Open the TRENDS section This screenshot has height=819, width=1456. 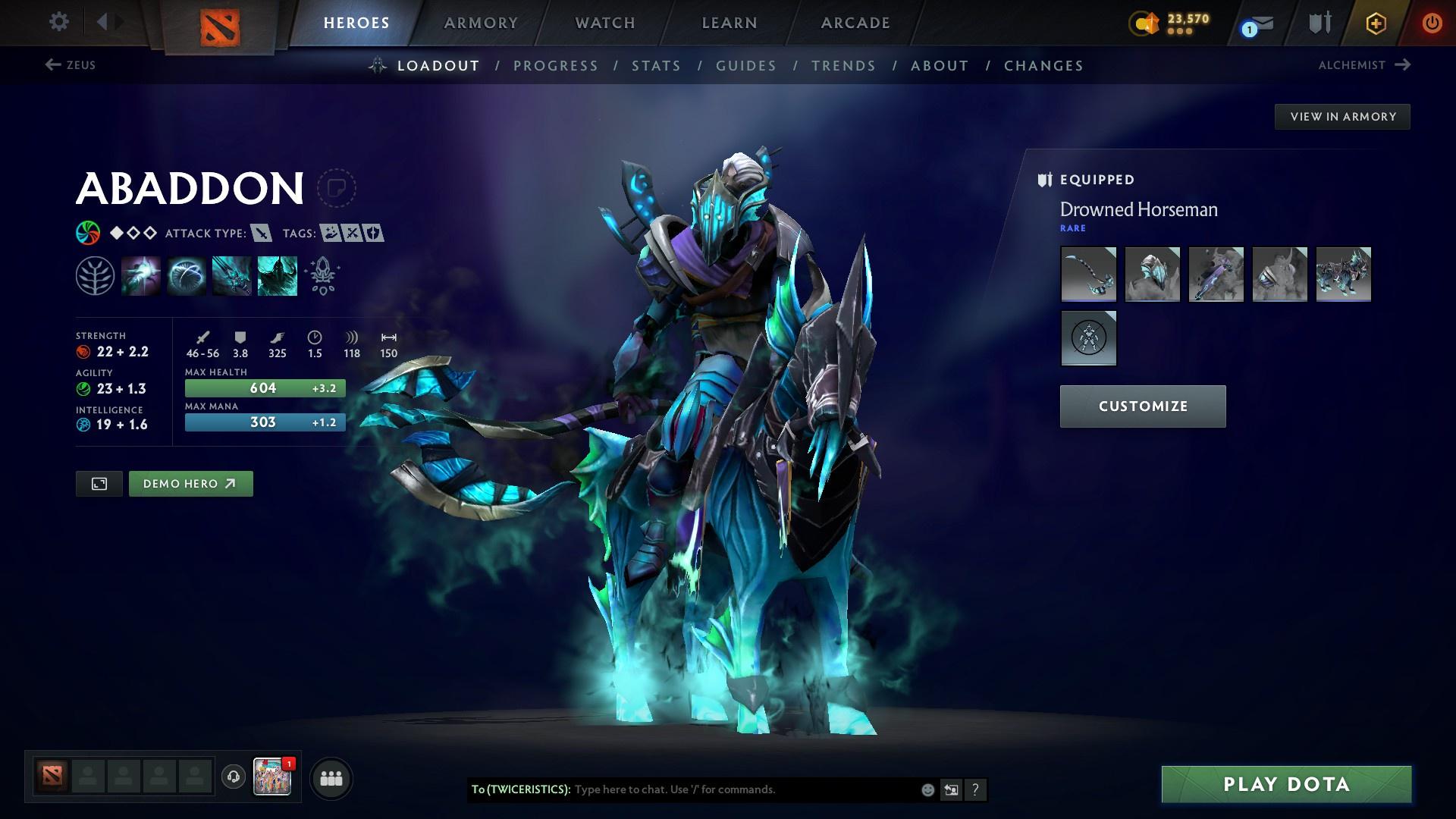point(843,66)
